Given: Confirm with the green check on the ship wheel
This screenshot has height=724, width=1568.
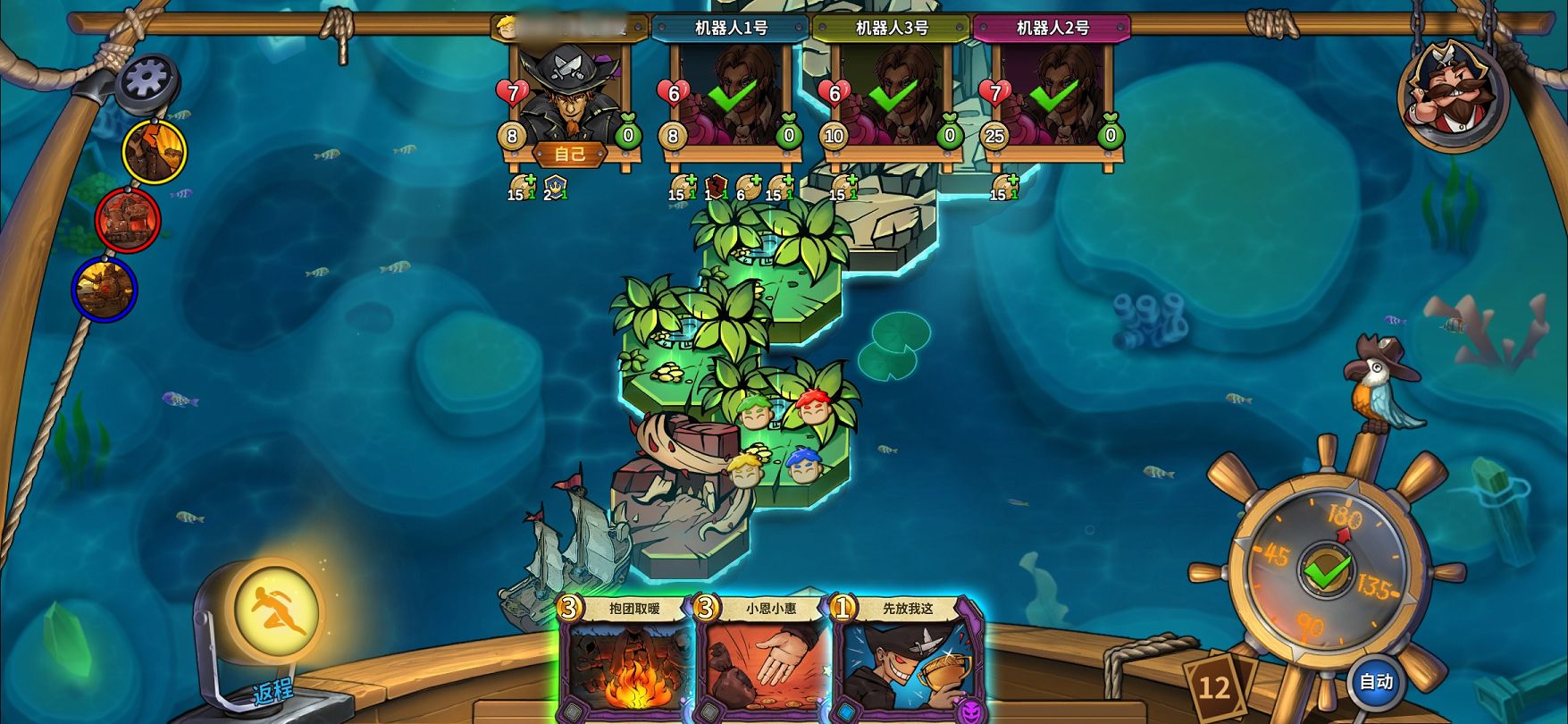Looking at the screenshot, I should click(x=1326, y=569).
